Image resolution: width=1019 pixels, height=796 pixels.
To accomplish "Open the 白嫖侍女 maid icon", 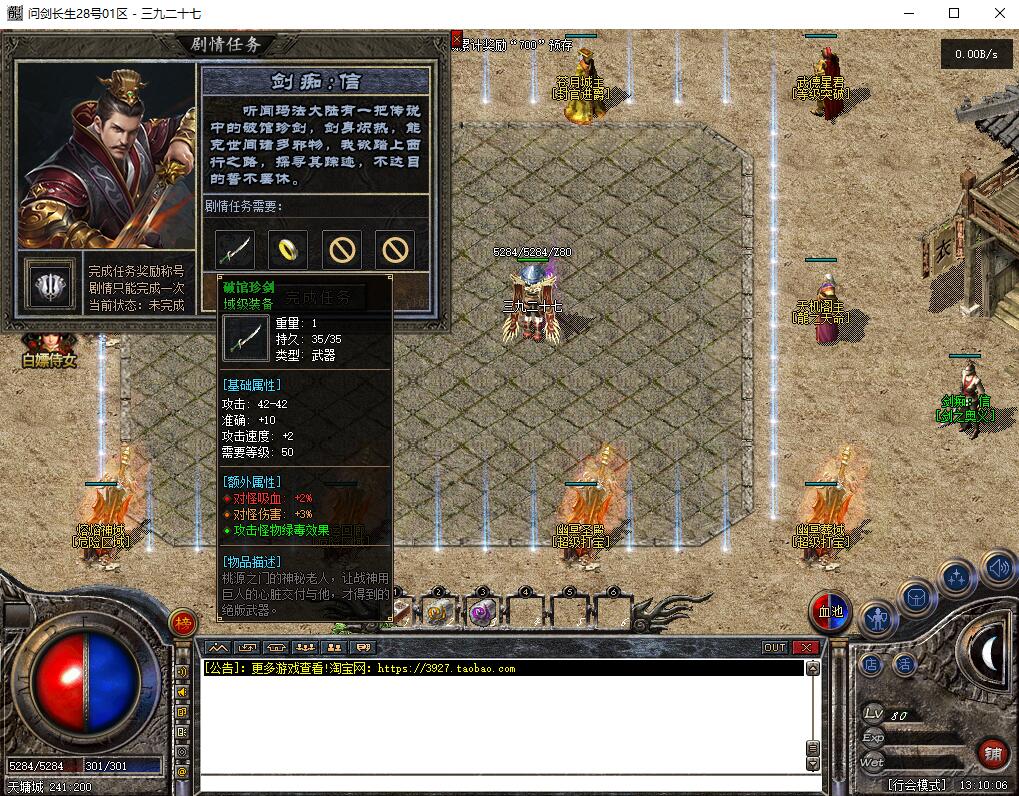I will tap(48, 351).
